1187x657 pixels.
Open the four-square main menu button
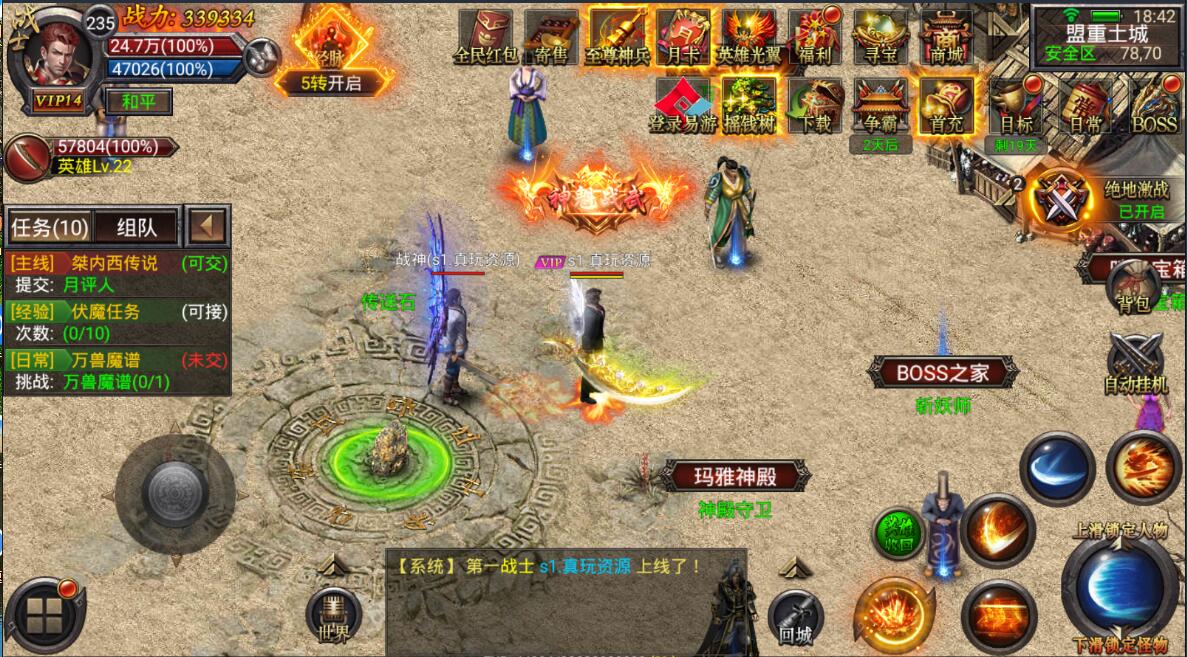tap(43, 615)
